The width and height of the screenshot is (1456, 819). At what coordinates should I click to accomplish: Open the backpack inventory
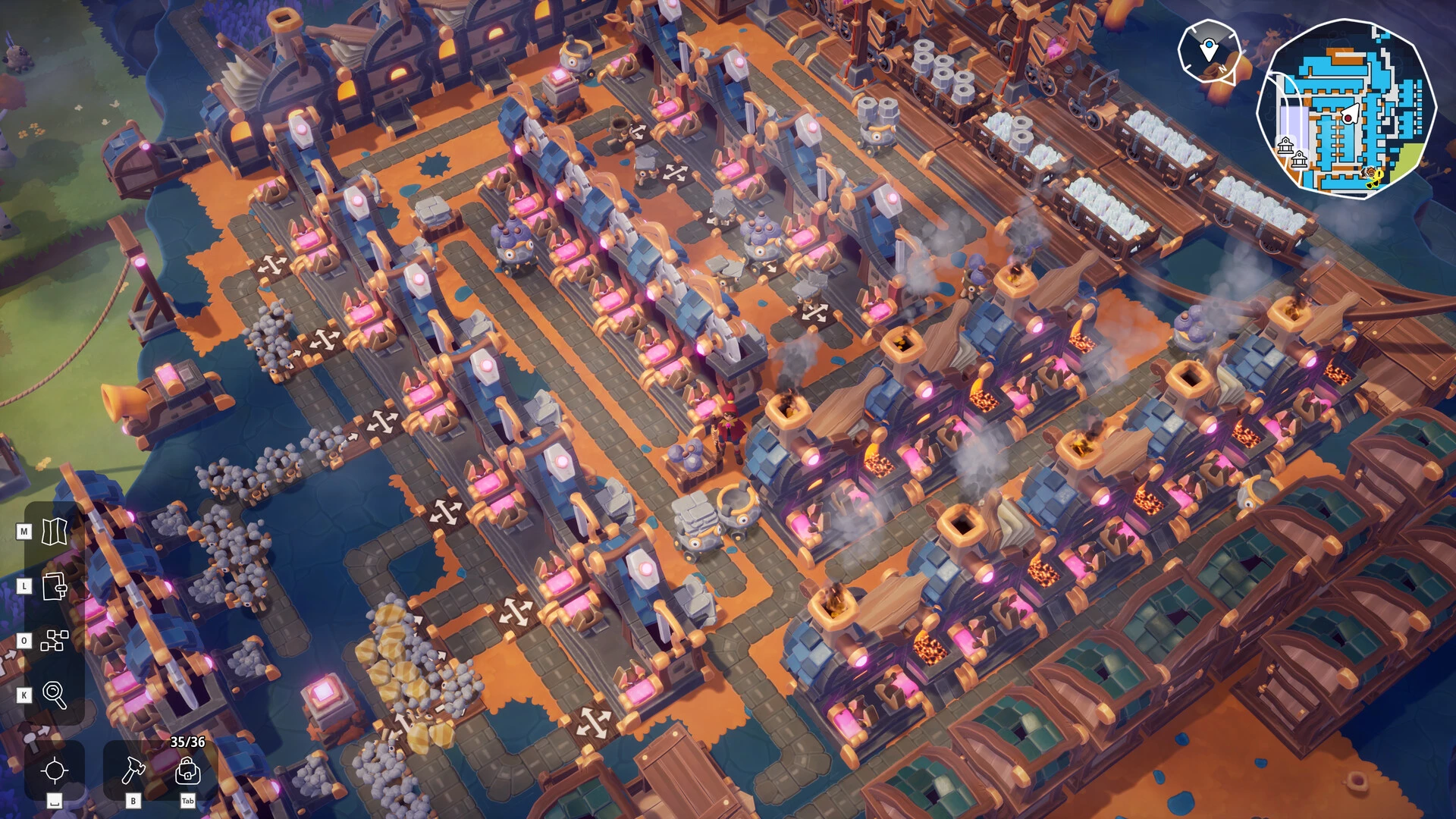pos(187,772)
